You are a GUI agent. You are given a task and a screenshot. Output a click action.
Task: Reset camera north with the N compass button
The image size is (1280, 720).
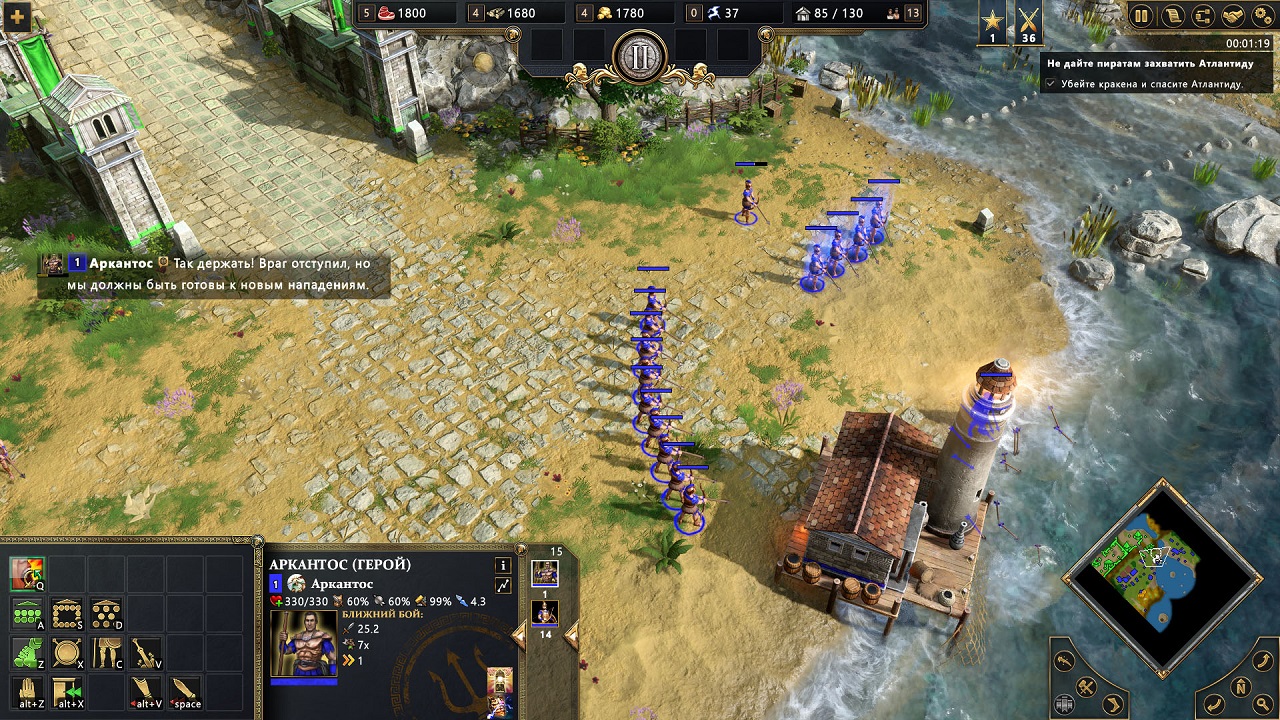[x=1242, y=686]
